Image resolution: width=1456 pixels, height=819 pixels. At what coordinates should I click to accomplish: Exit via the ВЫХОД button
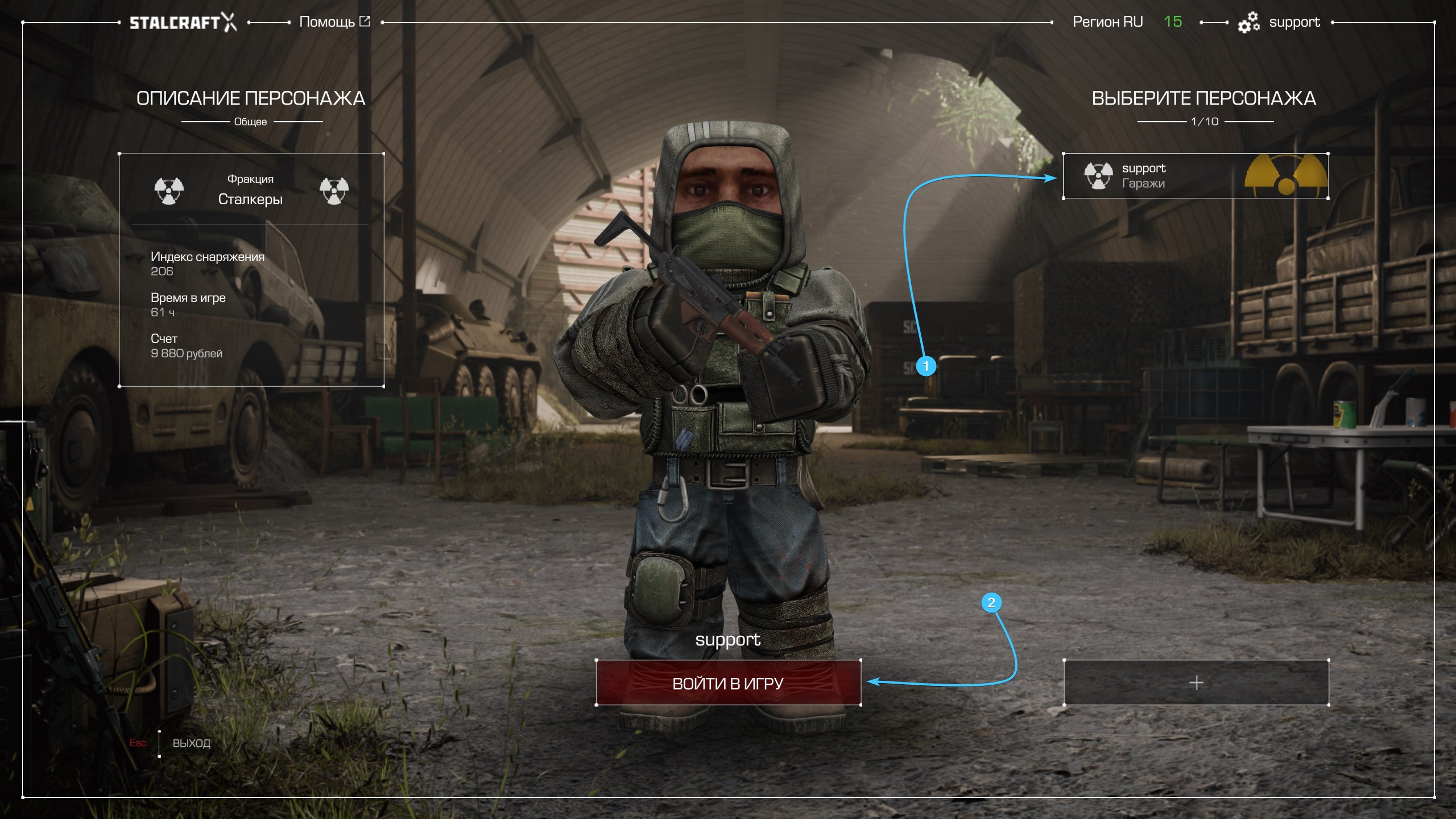tap(191, 743)
